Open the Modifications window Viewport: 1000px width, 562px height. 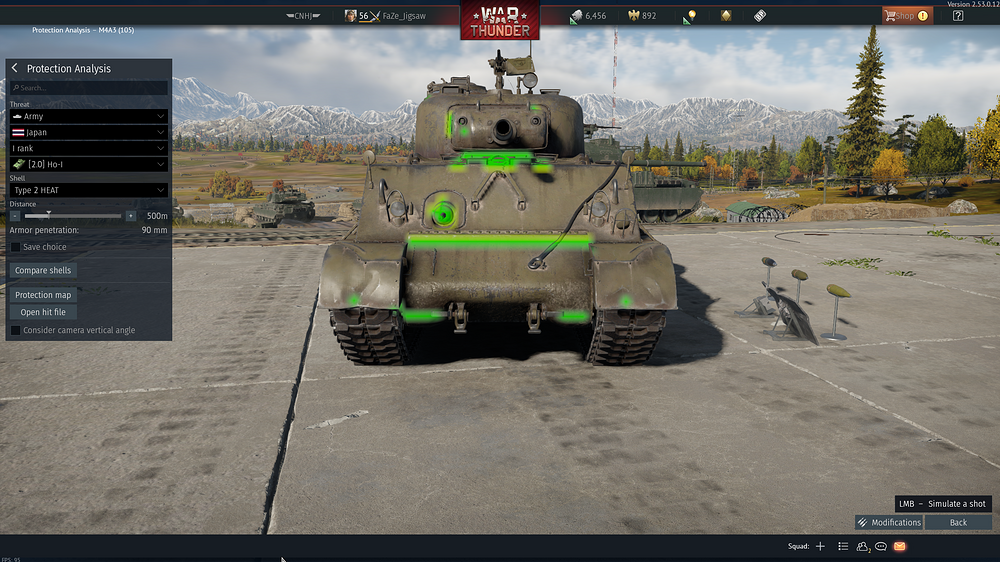pyautogui.click(x=889, y=522)
